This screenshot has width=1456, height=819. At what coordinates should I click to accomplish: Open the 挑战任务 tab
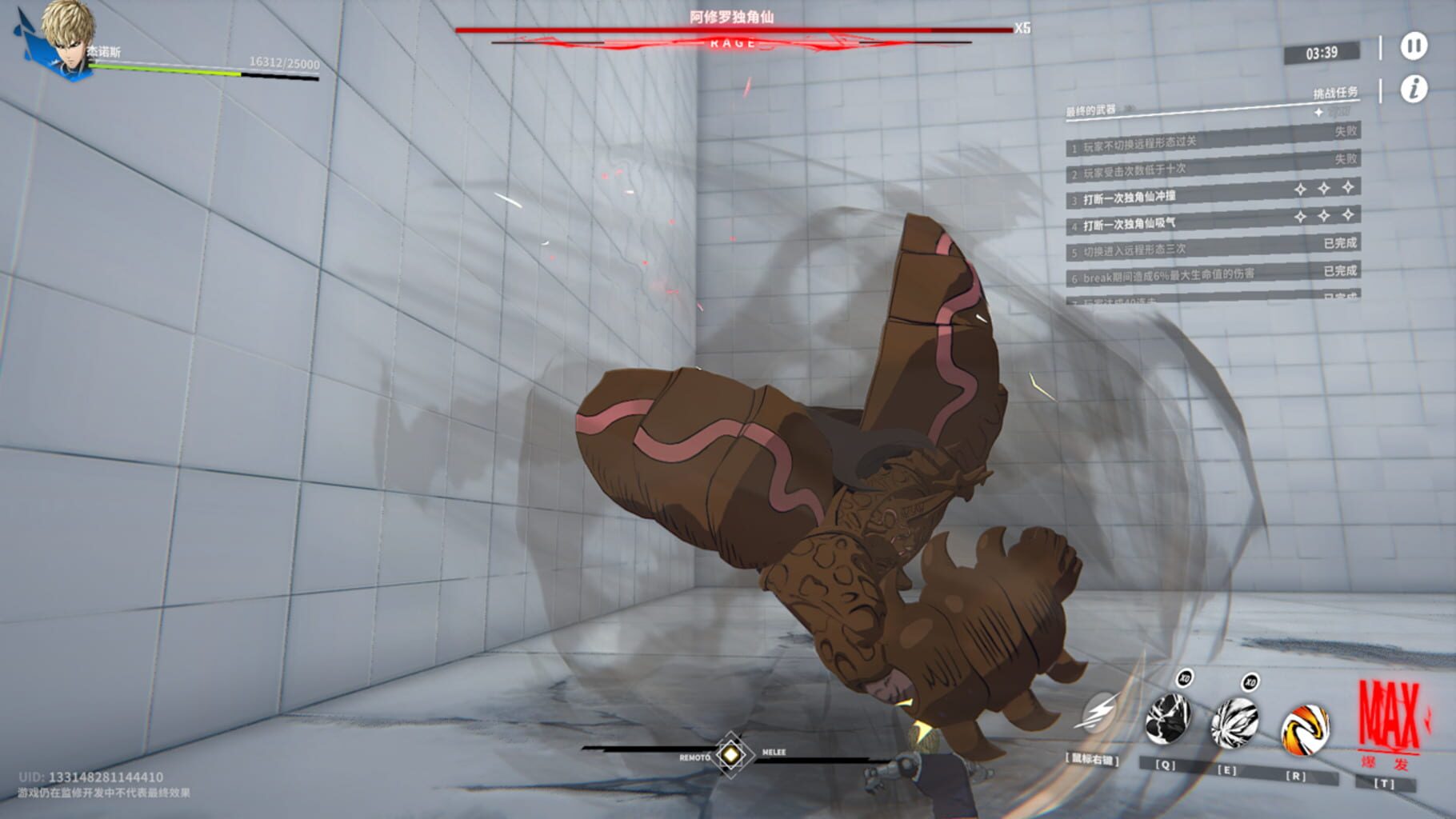(x=1335, y=93)
